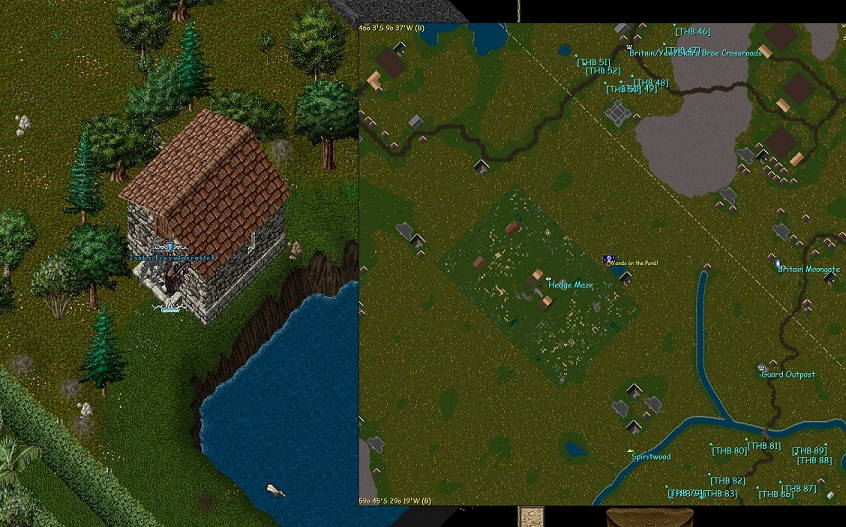846x527 pixels.
Task: Select the [THB 51] map marker
Action: pos(593,62)
